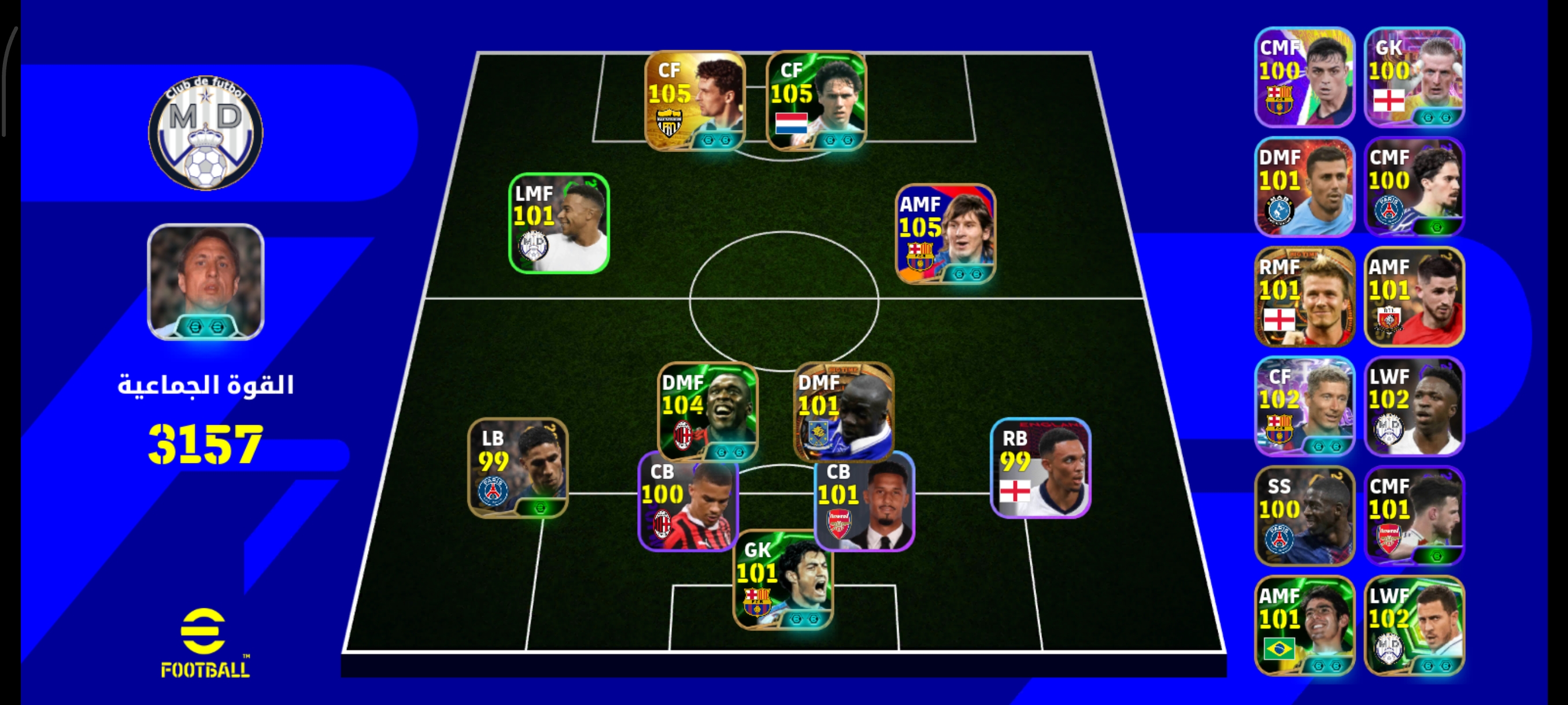Choose the LB 99 PSG card
Image resolution: width=1568 pixels, height=705 pixels.
[517, 467]
